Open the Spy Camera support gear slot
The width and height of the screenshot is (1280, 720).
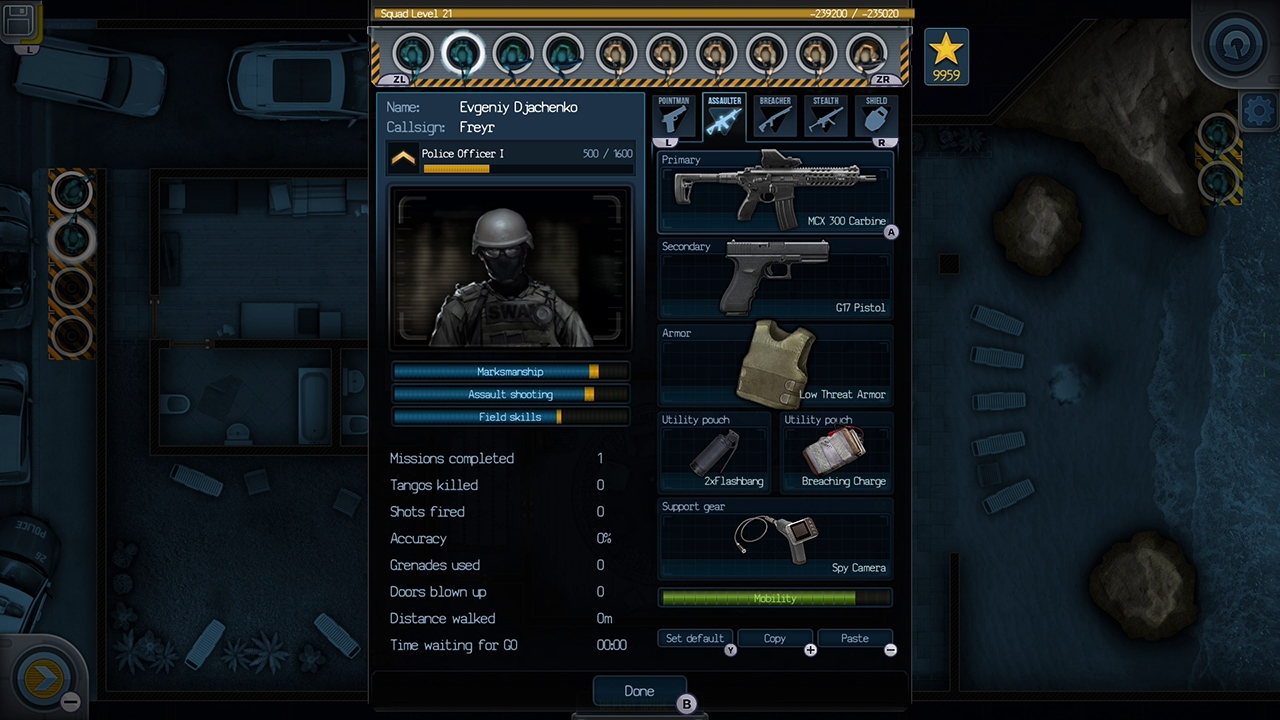point(775,540)
